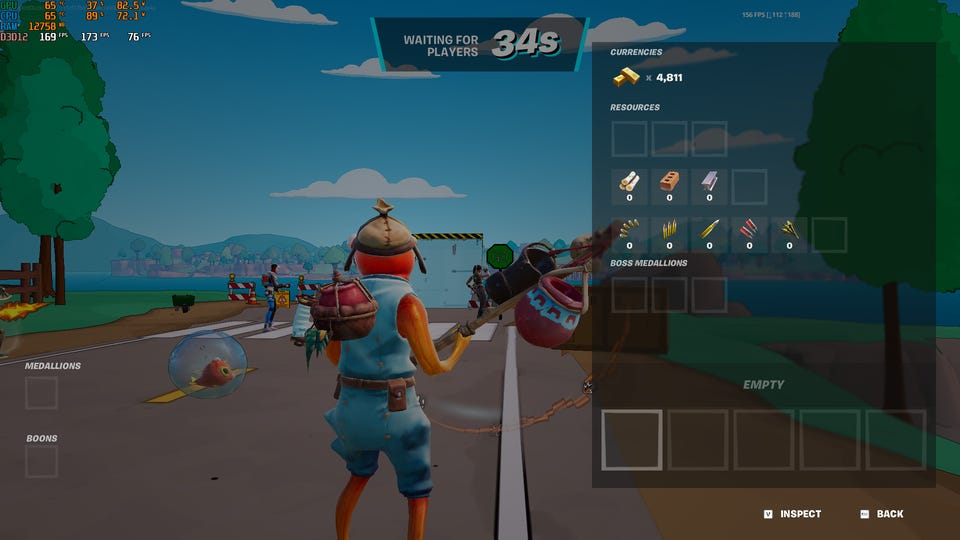
Task: Choose the rockets ammo slot
Action: tap(789, 230)
